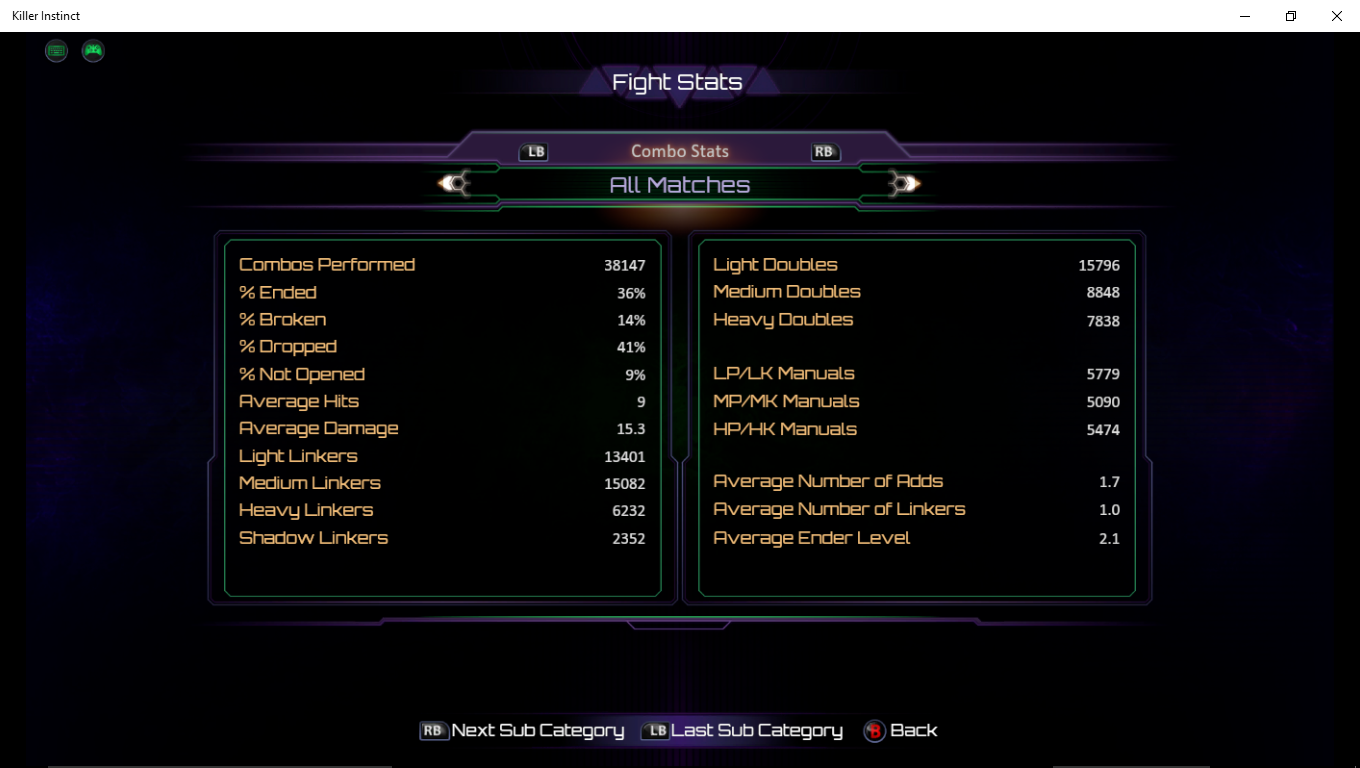This screenshot has height=768, width=1360.
Task: Select the Combos Performed stat row
Action: (327, 264)
